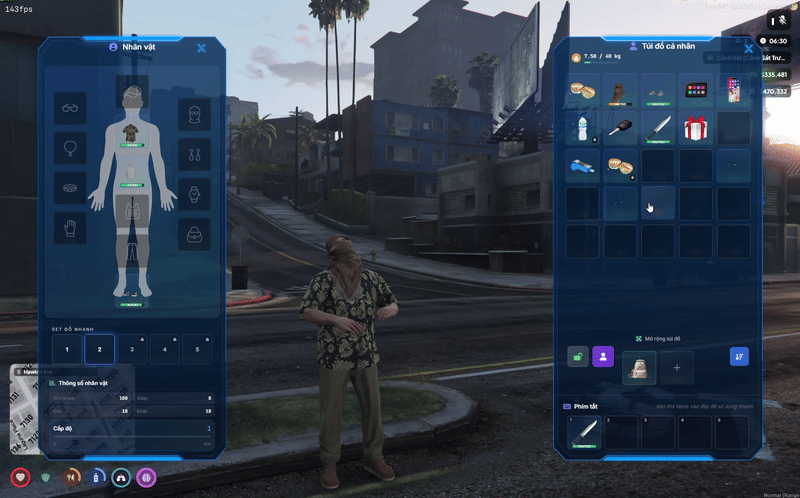The height and width of the screenshot is (498, 800).
Task: Select the red gift box item
Action: point(696,128)
